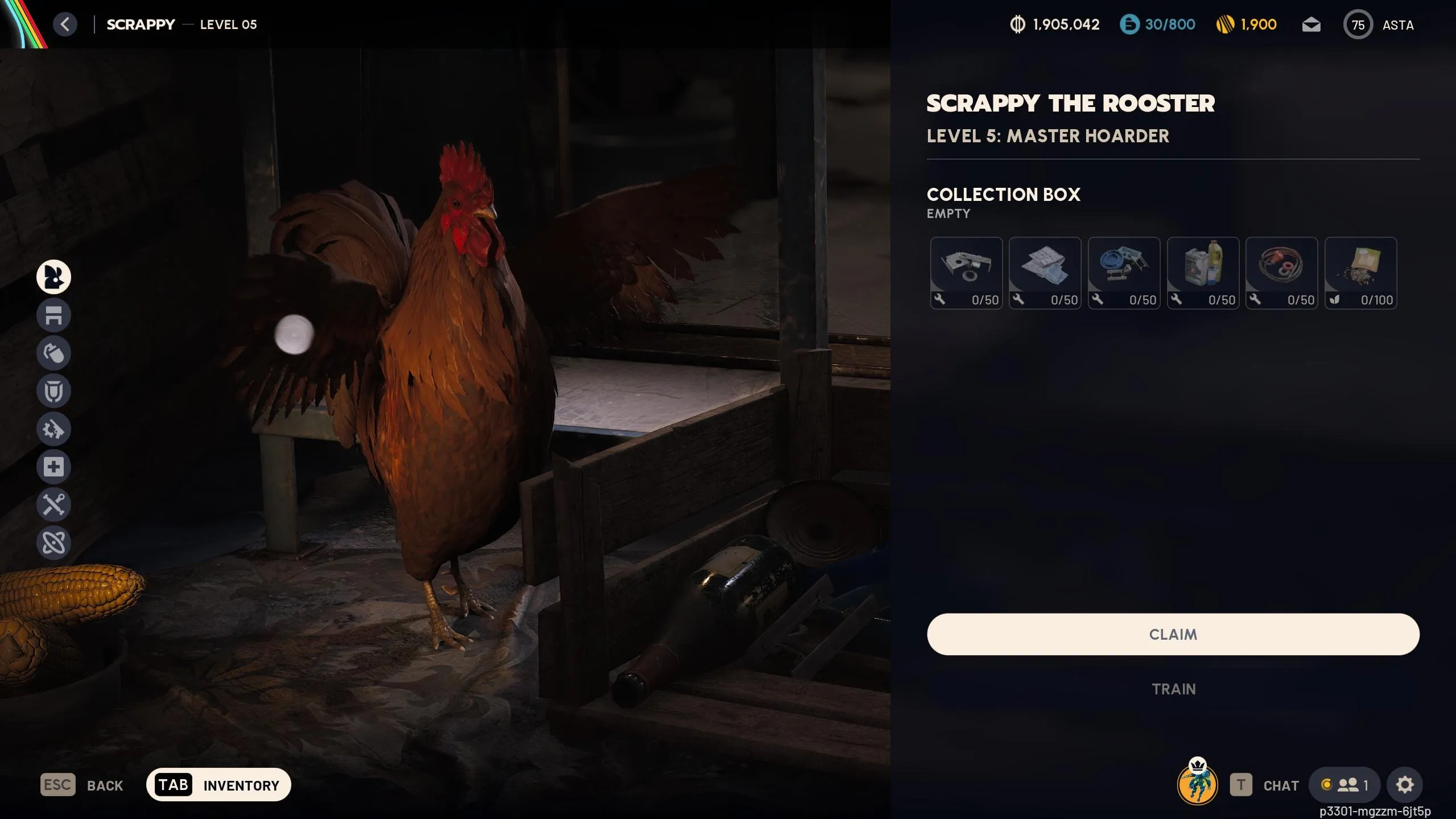Switch to the grenade station icon
Screen dimensions: 1456x819
tap(53, 353)
